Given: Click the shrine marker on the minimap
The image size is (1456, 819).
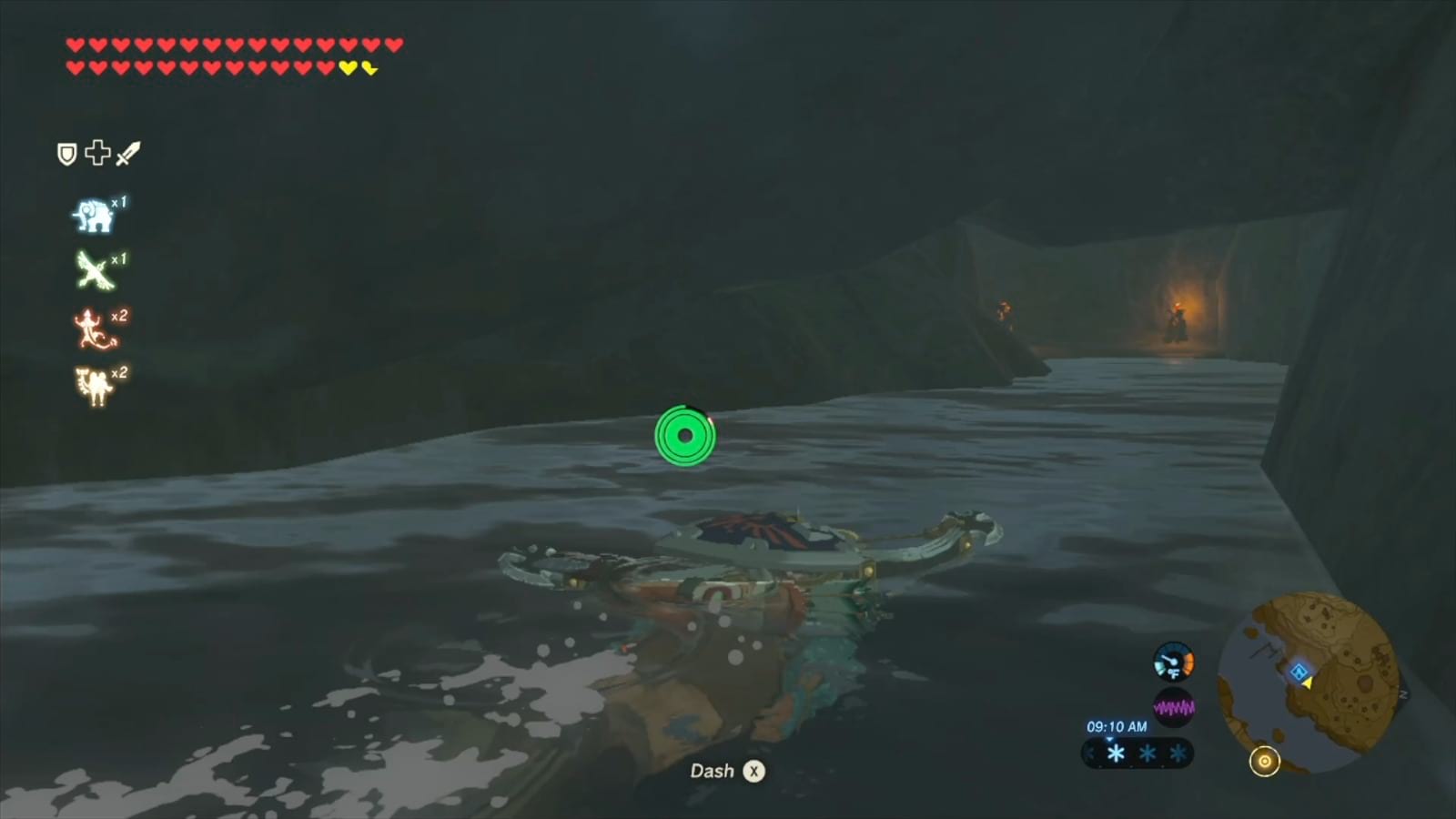Looking at the screenshot, I should point(1299,672).
